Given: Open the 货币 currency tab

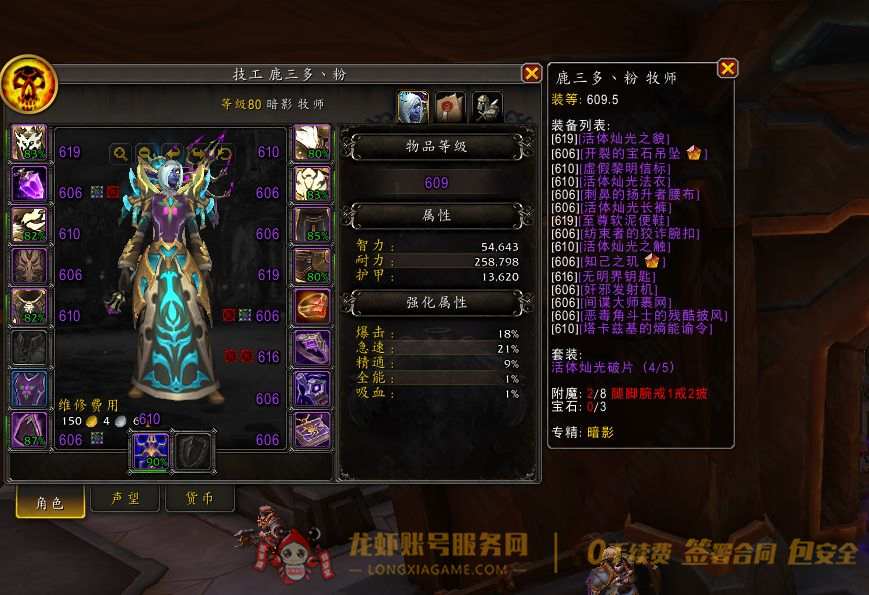Looking at the screenshot, I should coord(200,500).
